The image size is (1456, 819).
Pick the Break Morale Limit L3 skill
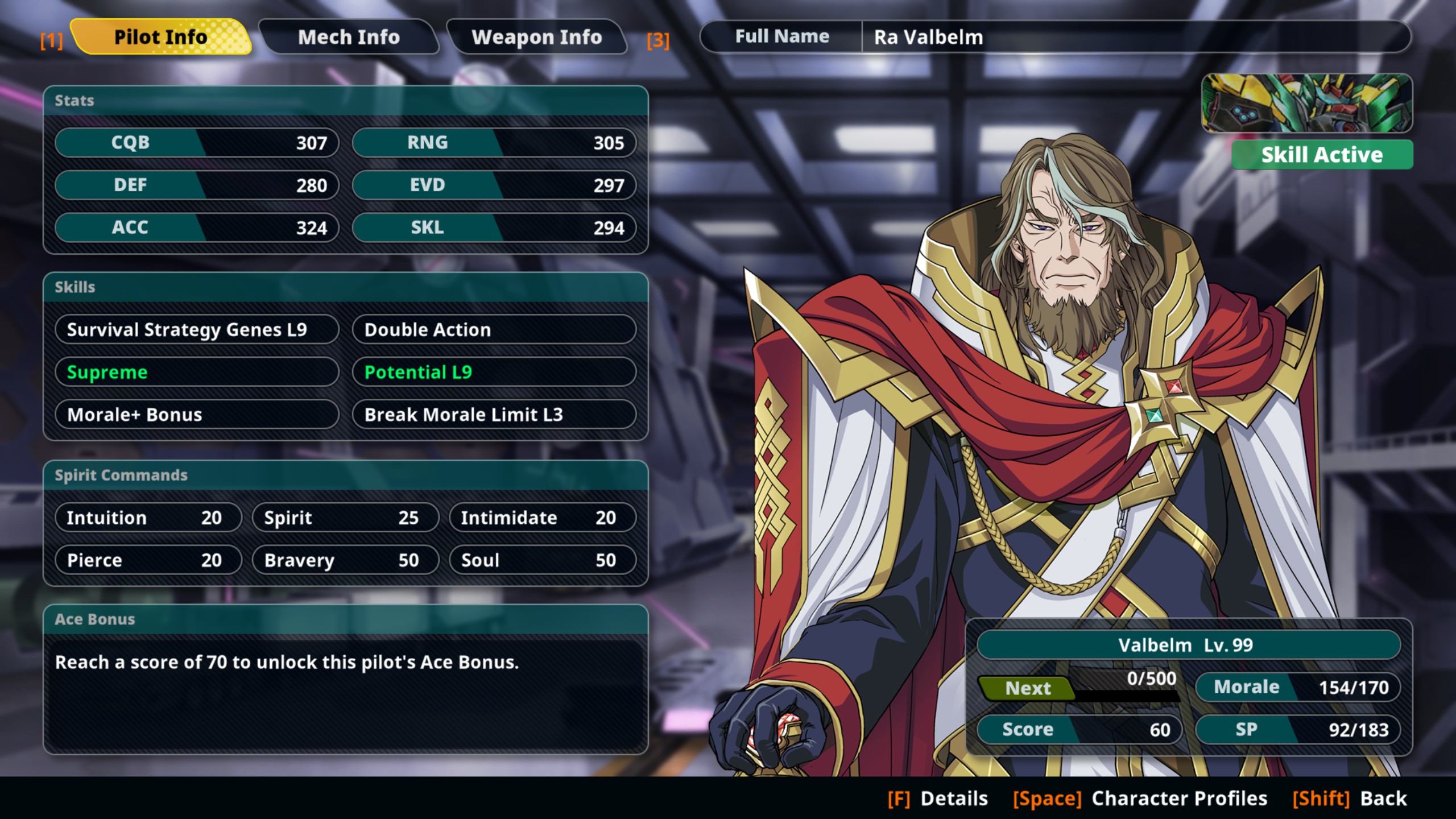click(x=494, y=415)
